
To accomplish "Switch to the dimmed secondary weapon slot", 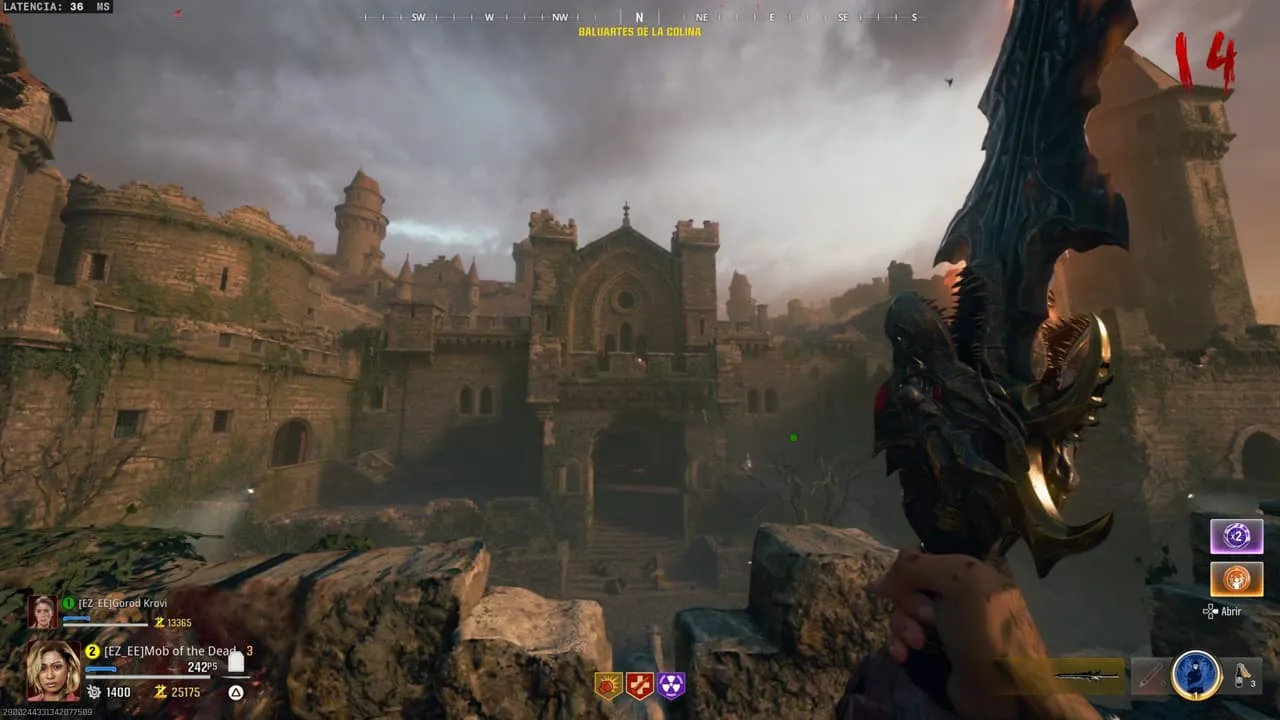I will click(x=1150, y=677).
